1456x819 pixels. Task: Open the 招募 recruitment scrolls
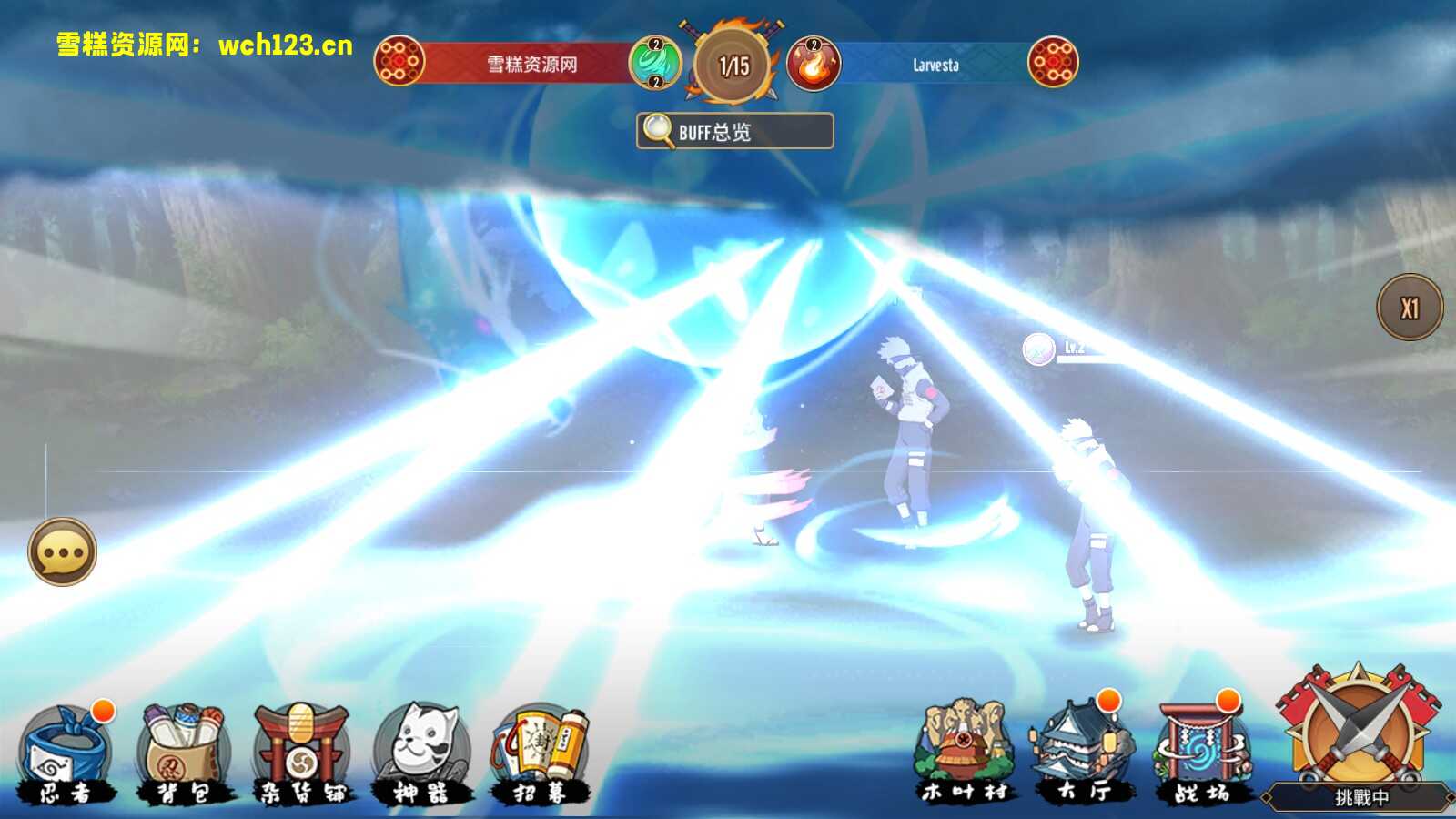540,752
